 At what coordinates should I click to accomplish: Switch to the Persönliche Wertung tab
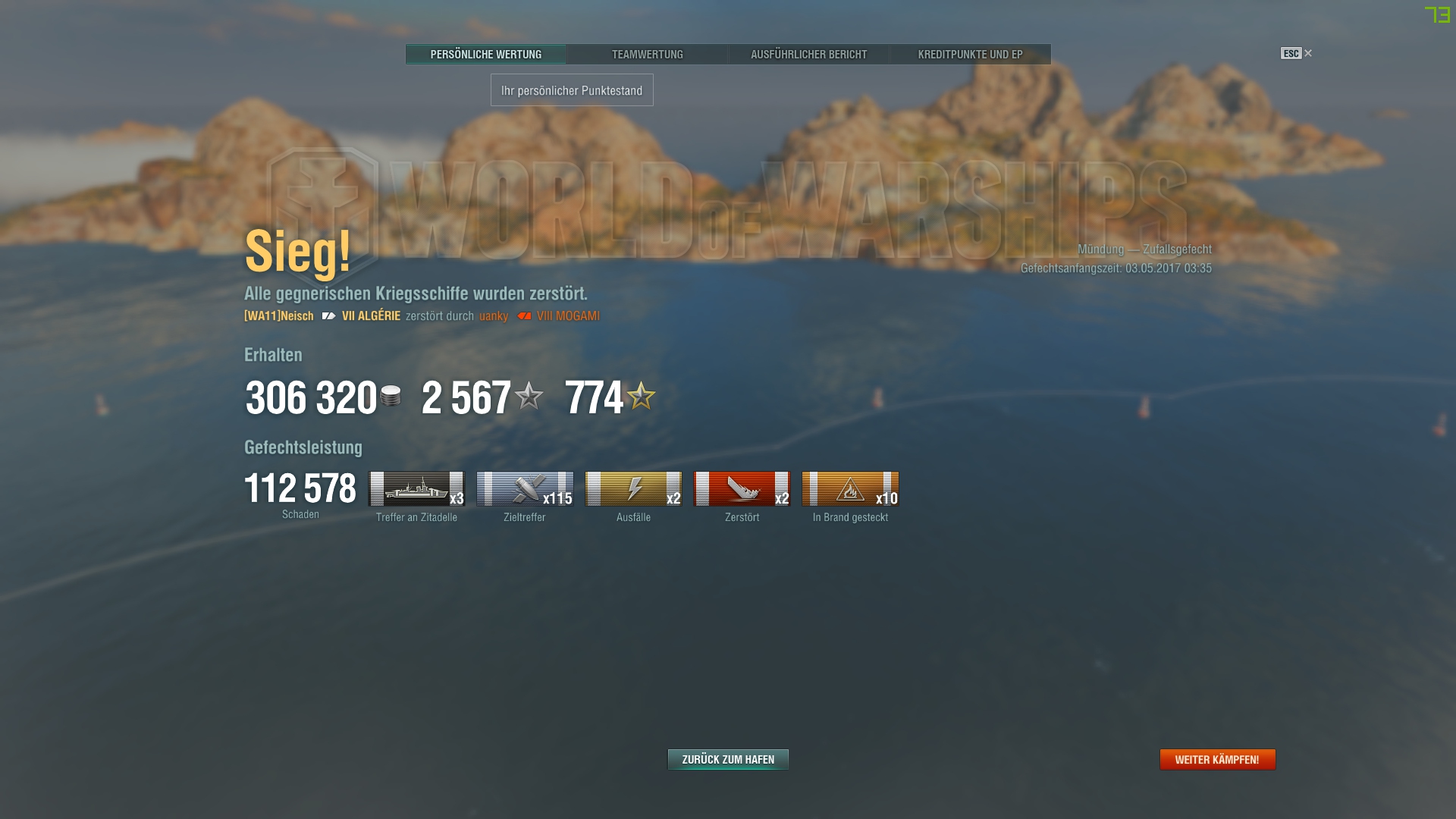(x=486, y=54)
